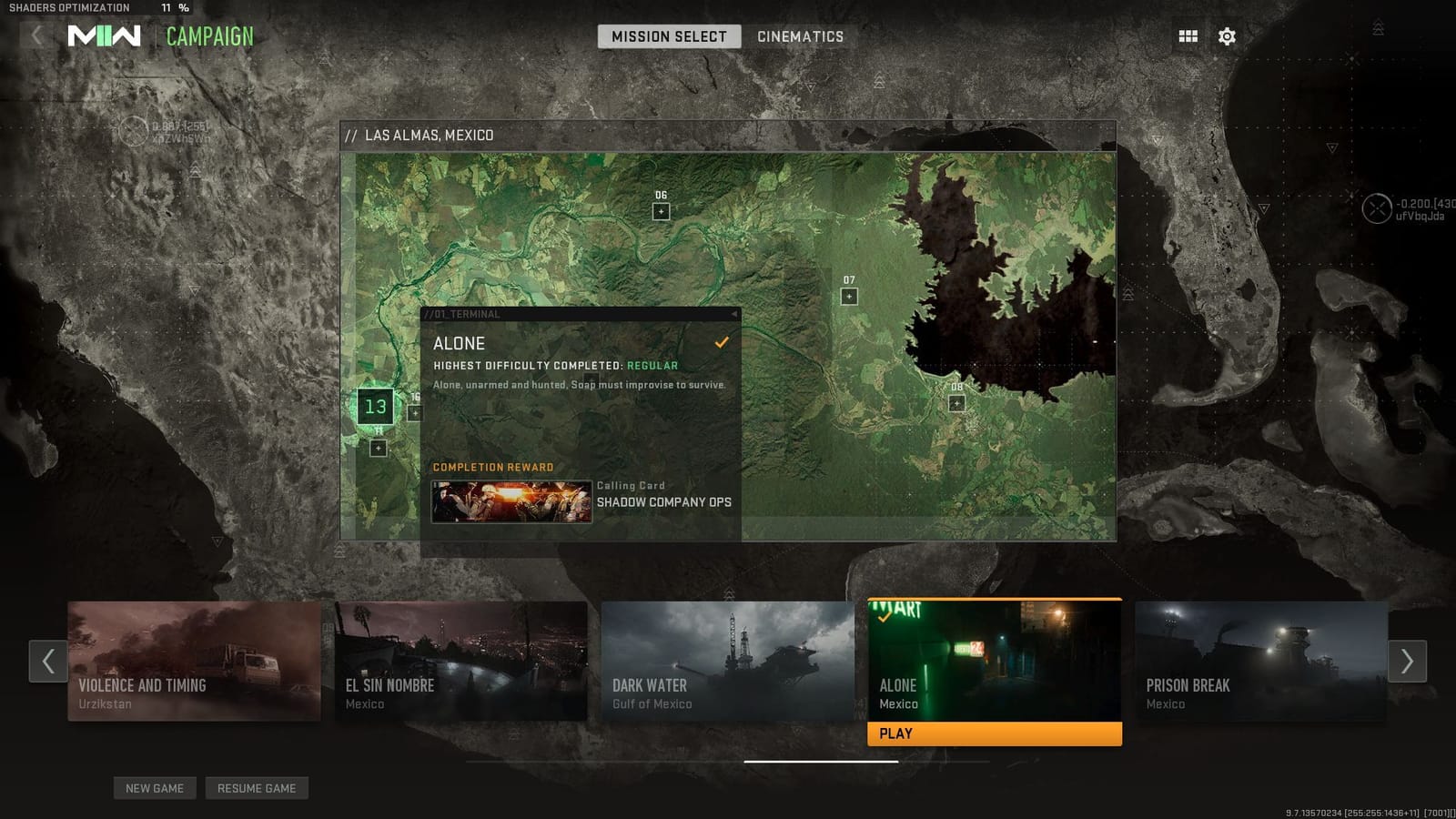Select mission marker 08 on the map
Screen dimensions: 1456x819
(x=955, y=401)
